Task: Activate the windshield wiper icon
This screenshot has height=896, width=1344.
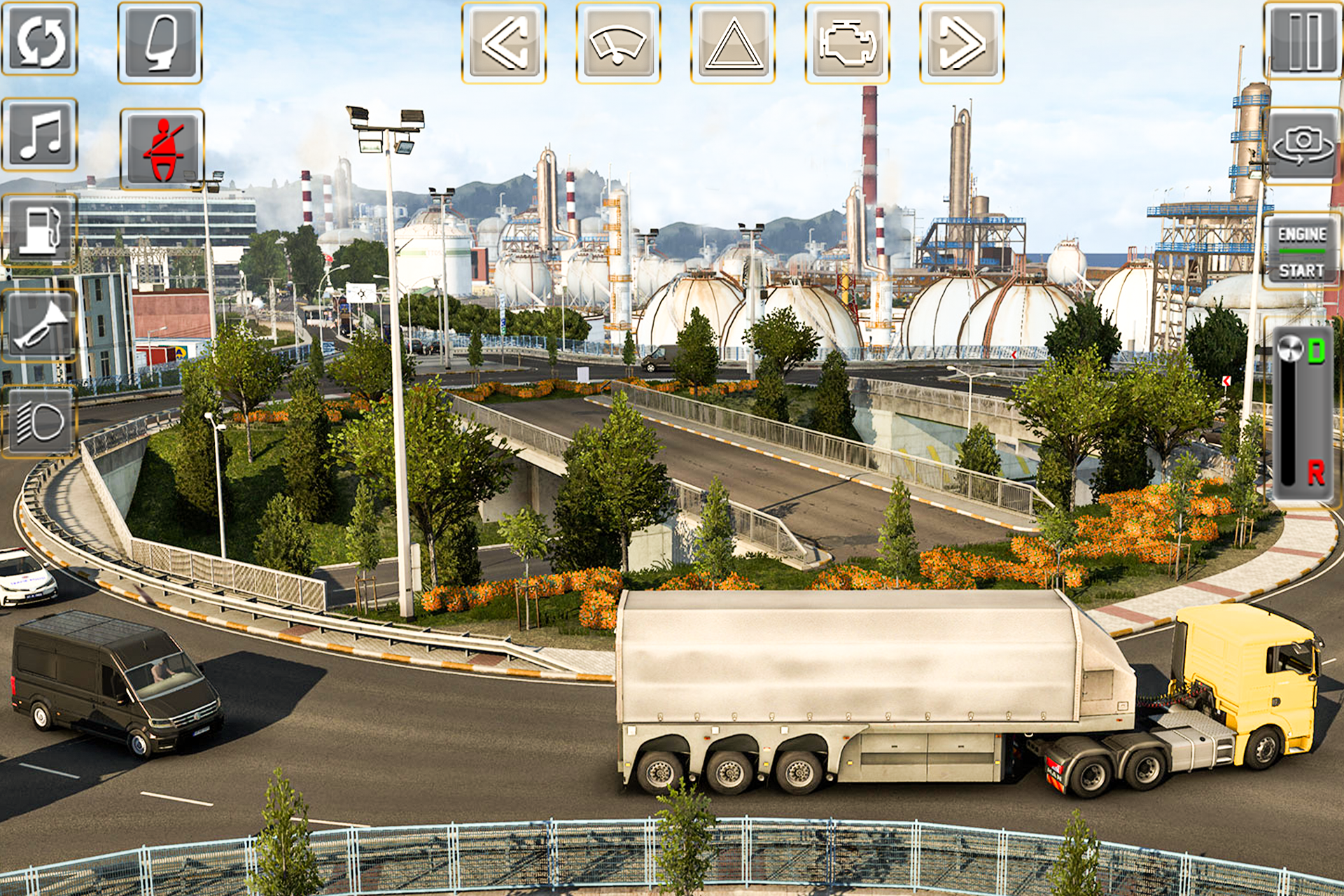Action: coord(619,45)
